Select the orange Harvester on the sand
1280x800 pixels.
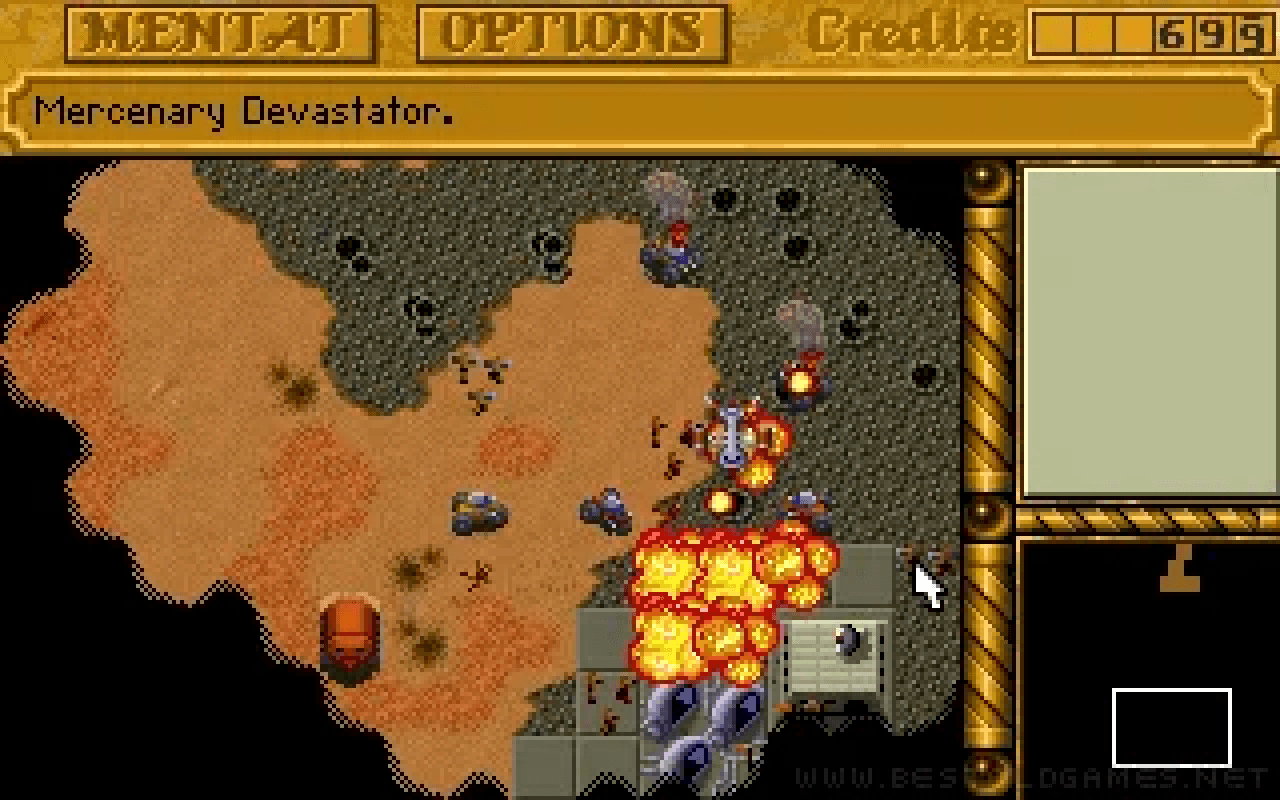(348, 638)
